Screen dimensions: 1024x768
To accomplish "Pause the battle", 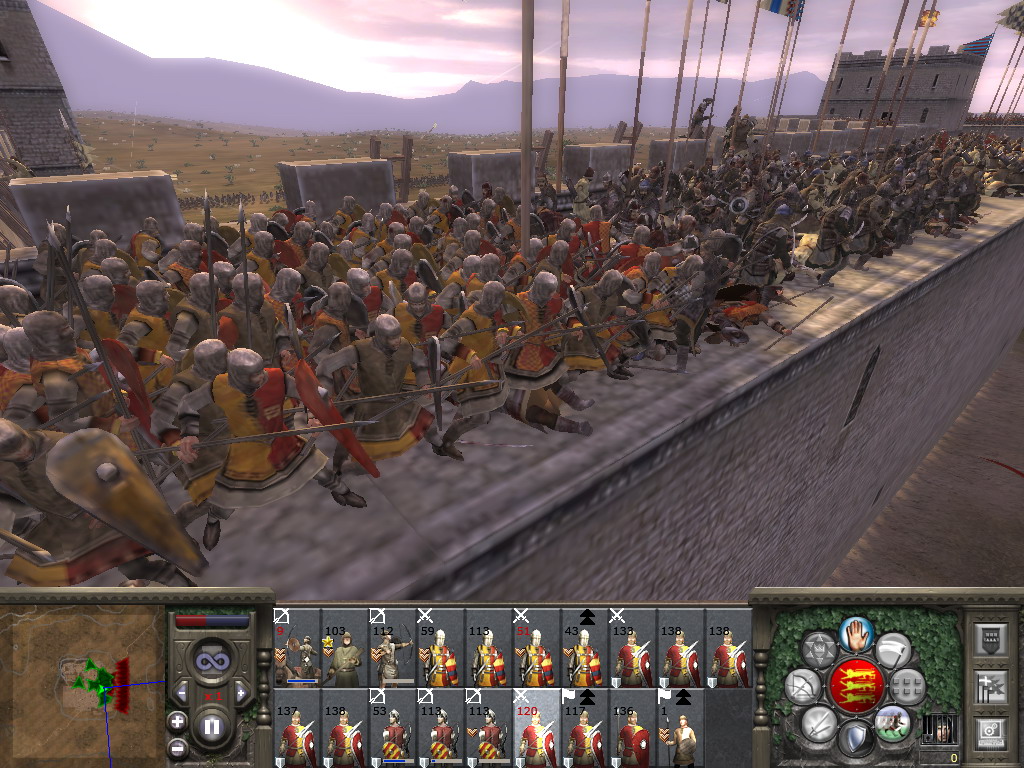I will pyautogui.click(x=211, y=727).
